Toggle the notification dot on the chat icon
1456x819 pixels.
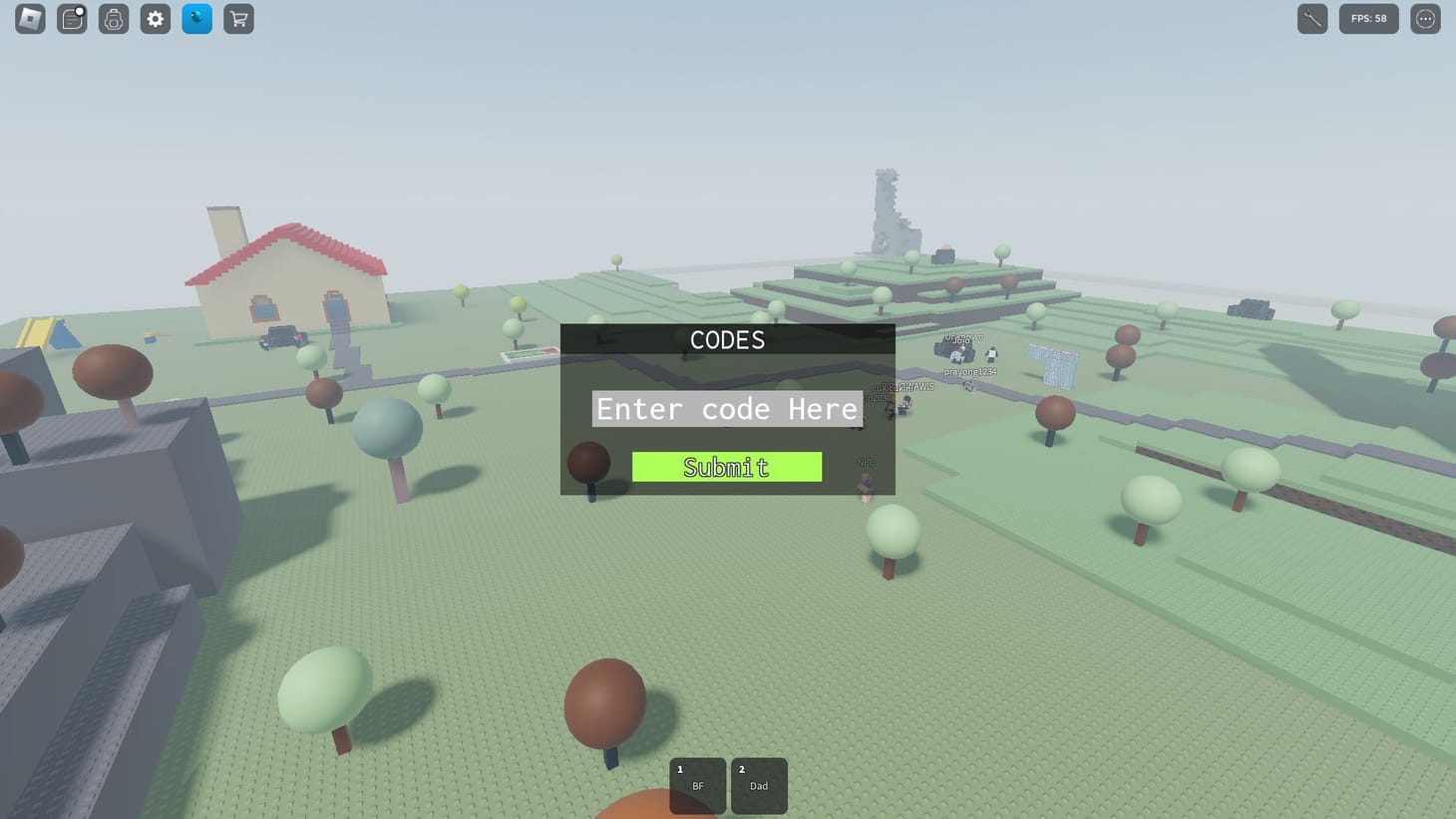click(x=80, y=9)
